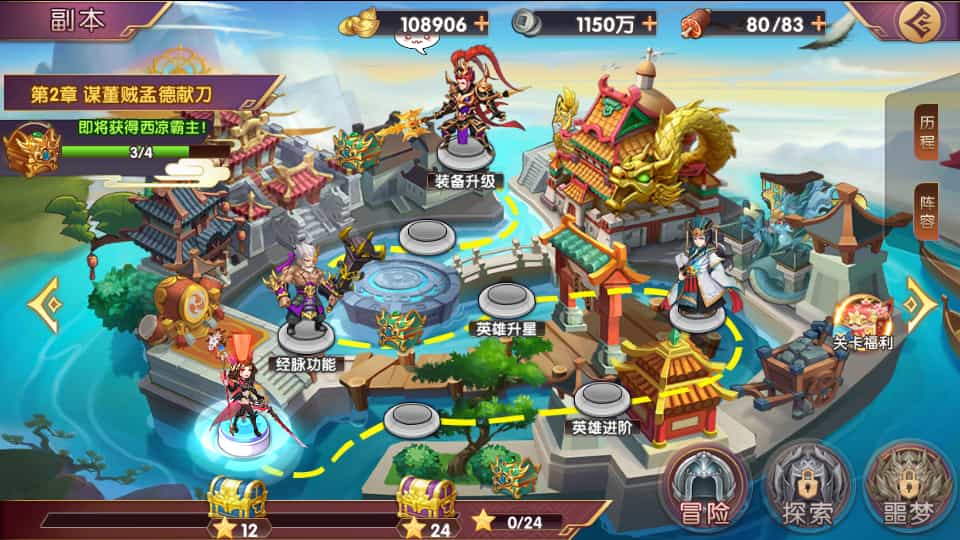Image resolution: width=960 pixels, height=540 pixels.
Task: Select the locked 探索 explore mode
Action: point(807,487)
